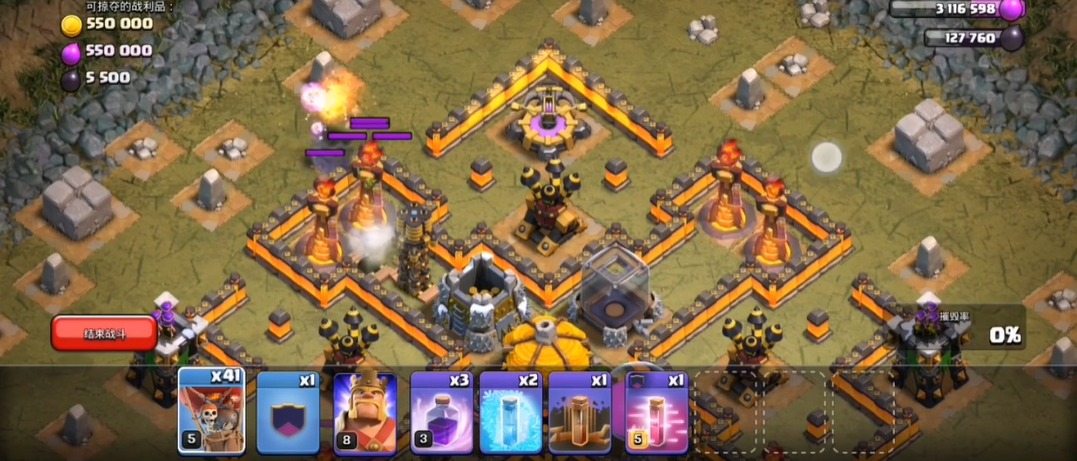
Task: Pick the purple Rage spell card
Action: (442, 412)
